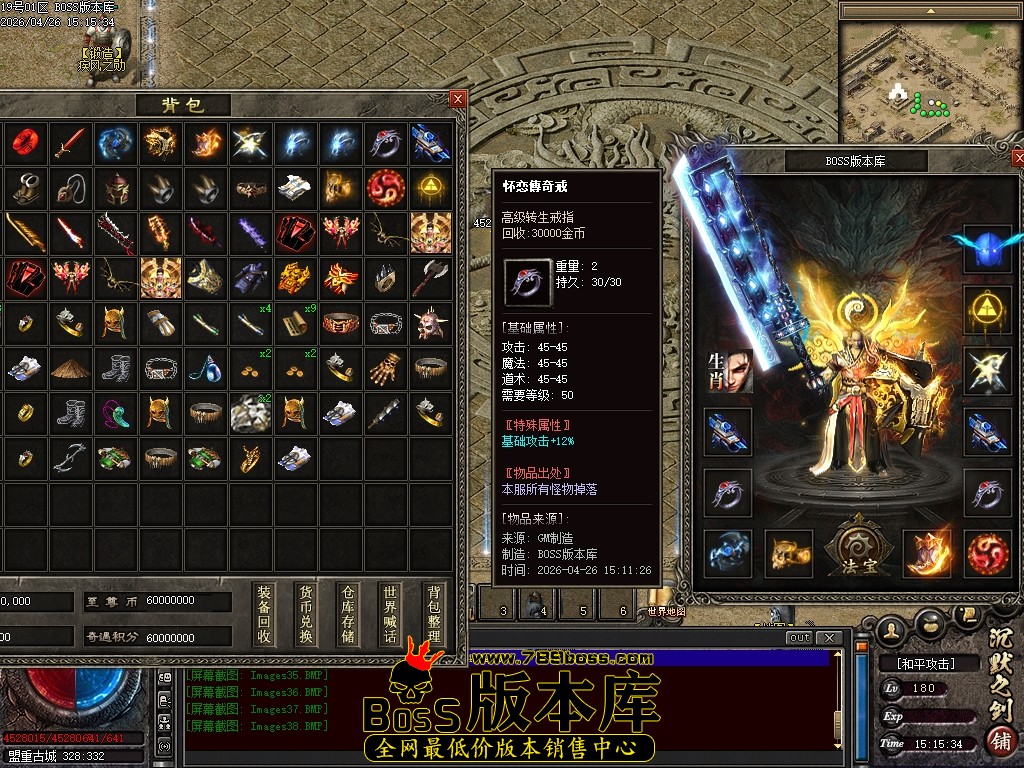
Task: Sort the backpack with 背包整理
Action: coord(432,614)
